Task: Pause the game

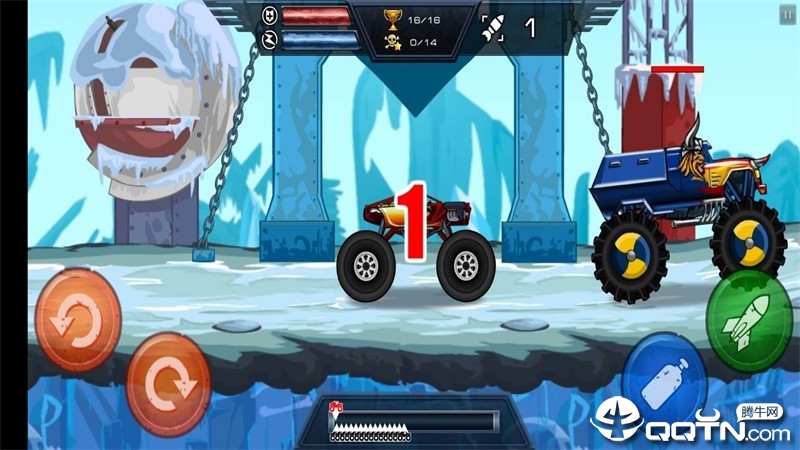Action: point(787,14)
